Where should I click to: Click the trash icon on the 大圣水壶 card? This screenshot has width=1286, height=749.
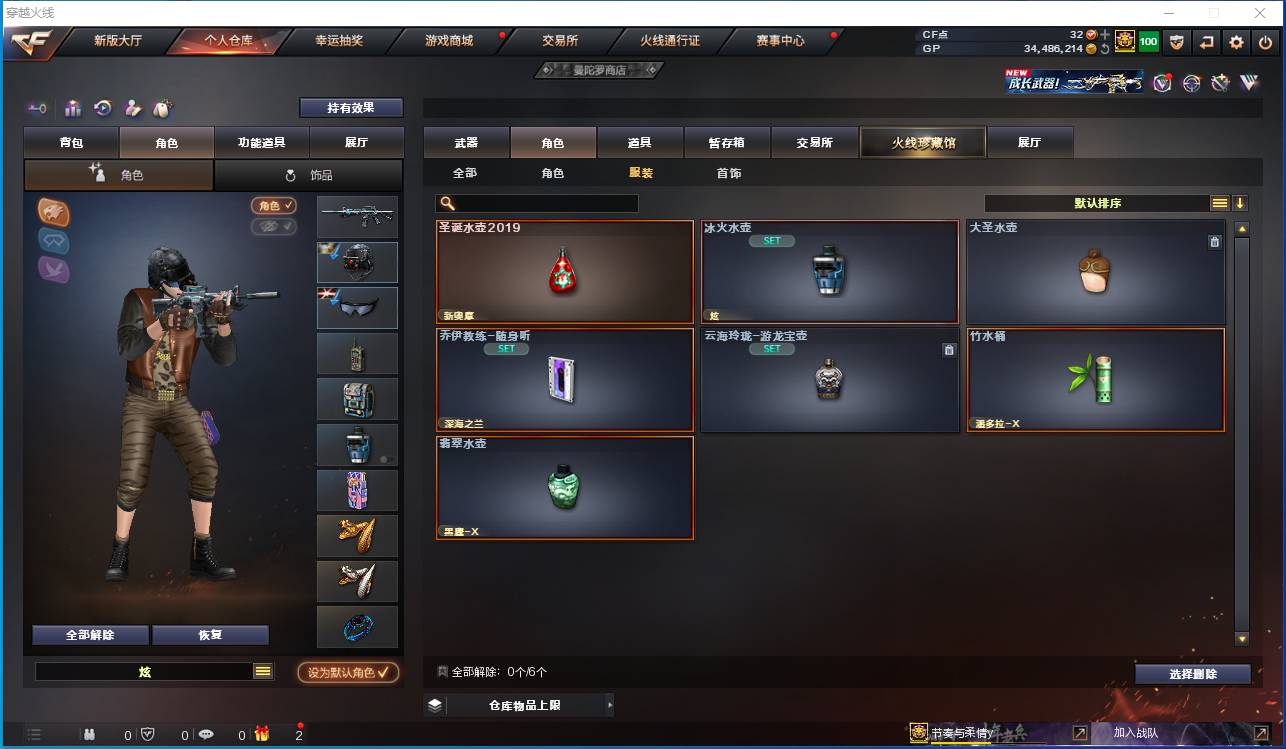click(1215, 241)
